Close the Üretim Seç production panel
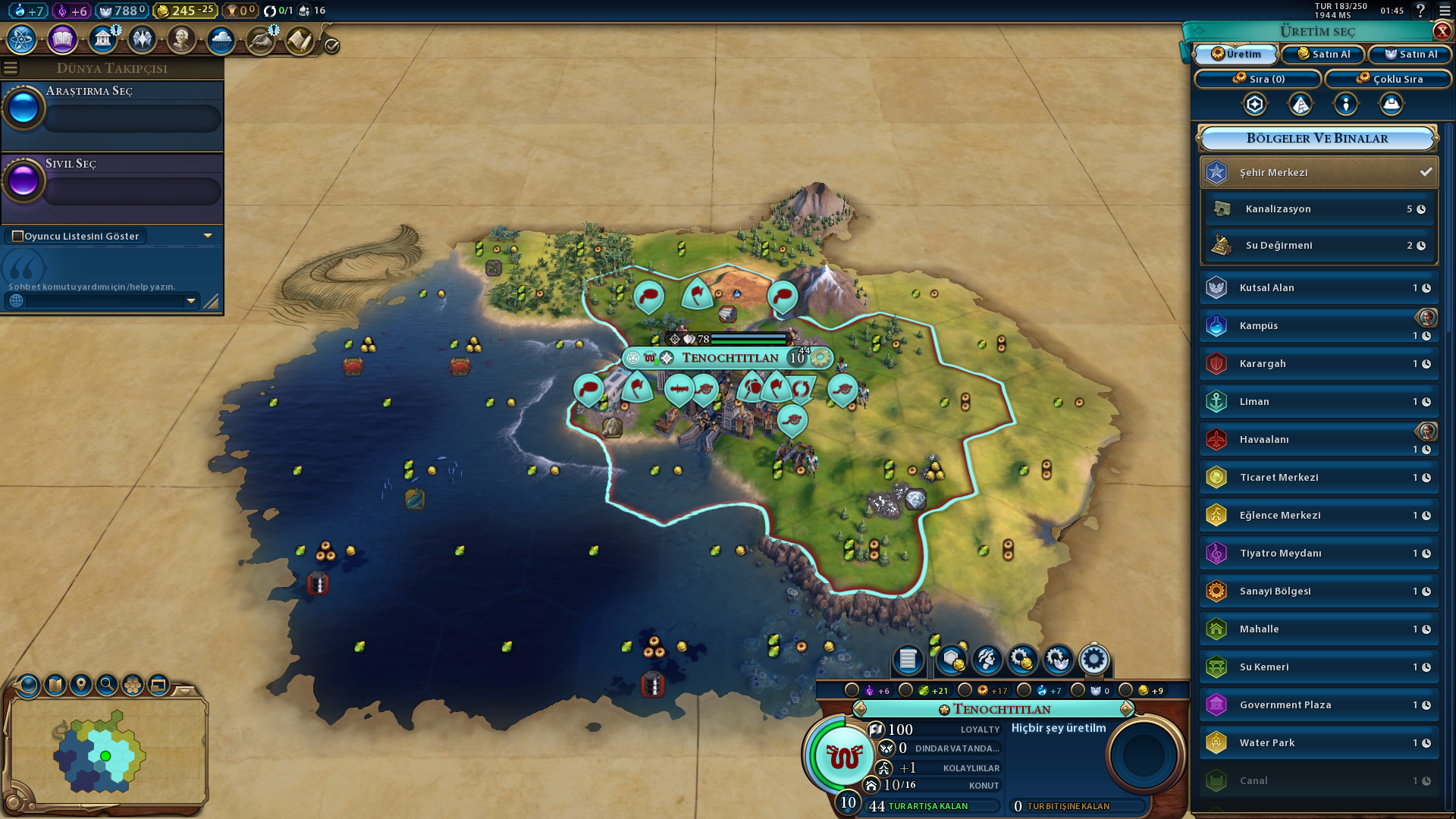This screenshot has width=1456, height=819. coord(1442,31)
